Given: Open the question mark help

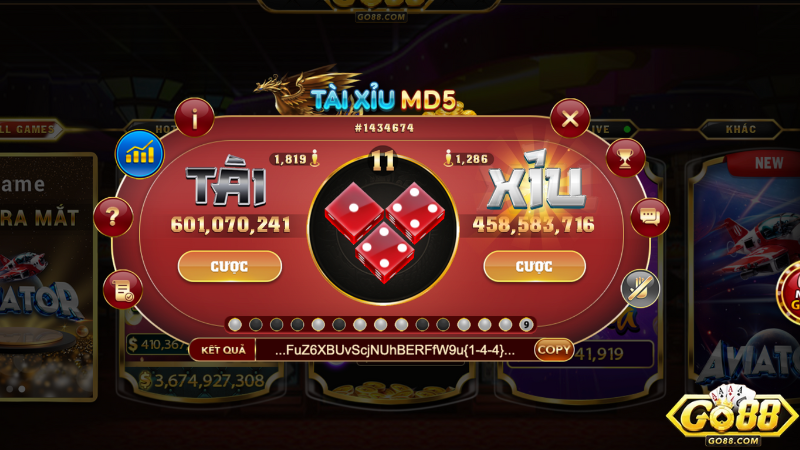Looking at the screenshot, I should (113, 216).
